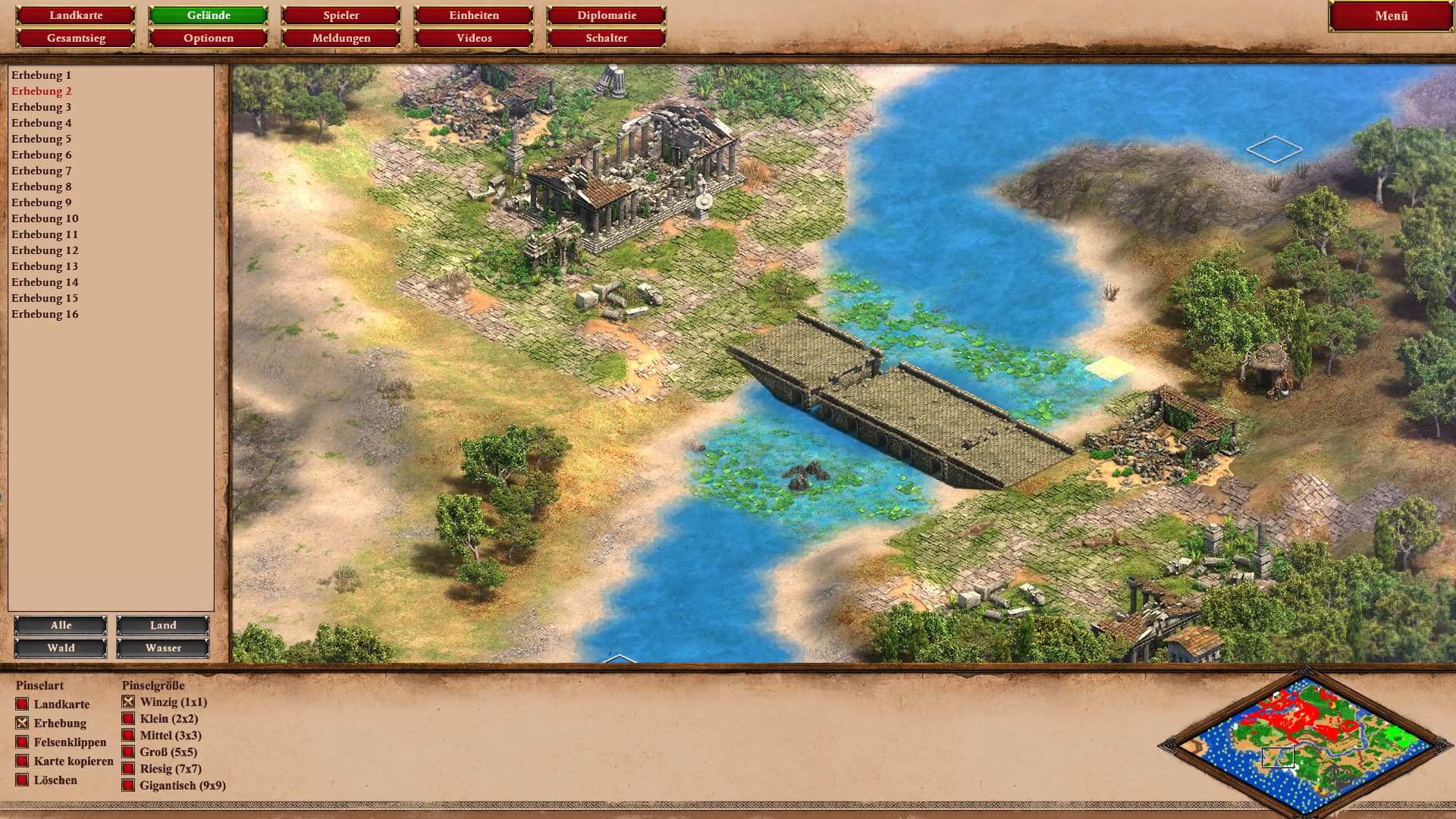Filter terrain by Wald
The width and height of the screenshot is (1456, 819).
coord(61,648)
